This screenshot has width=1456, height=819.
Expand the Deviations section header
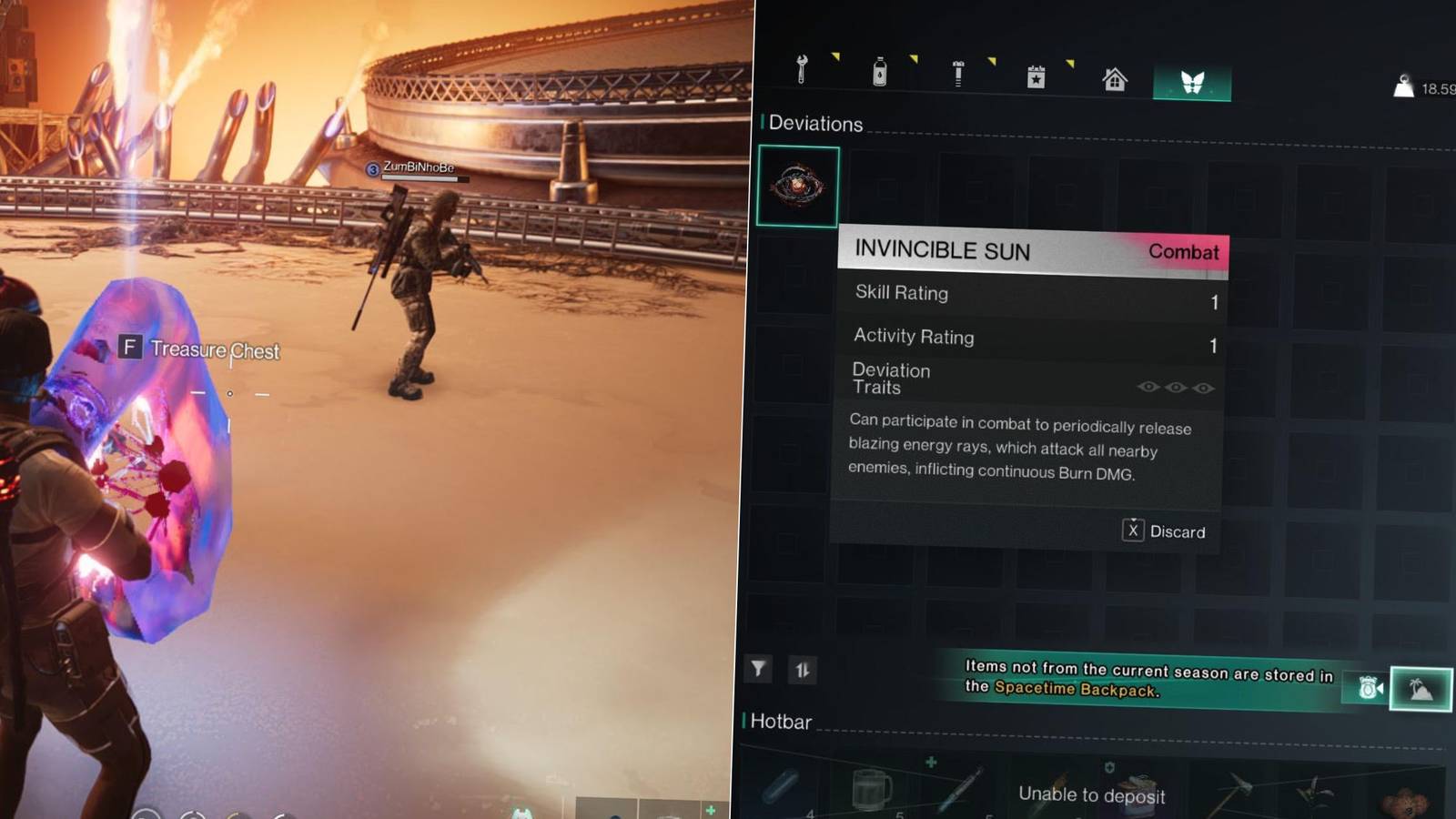[x=814, y=125]
